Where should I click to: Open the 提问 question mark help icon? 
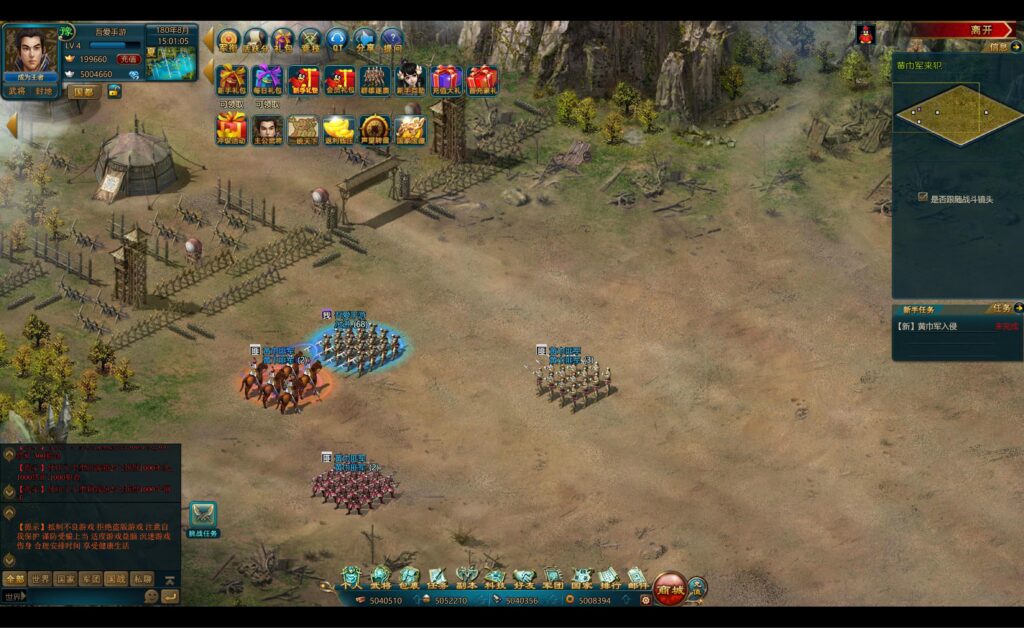[x=392, y=41]
